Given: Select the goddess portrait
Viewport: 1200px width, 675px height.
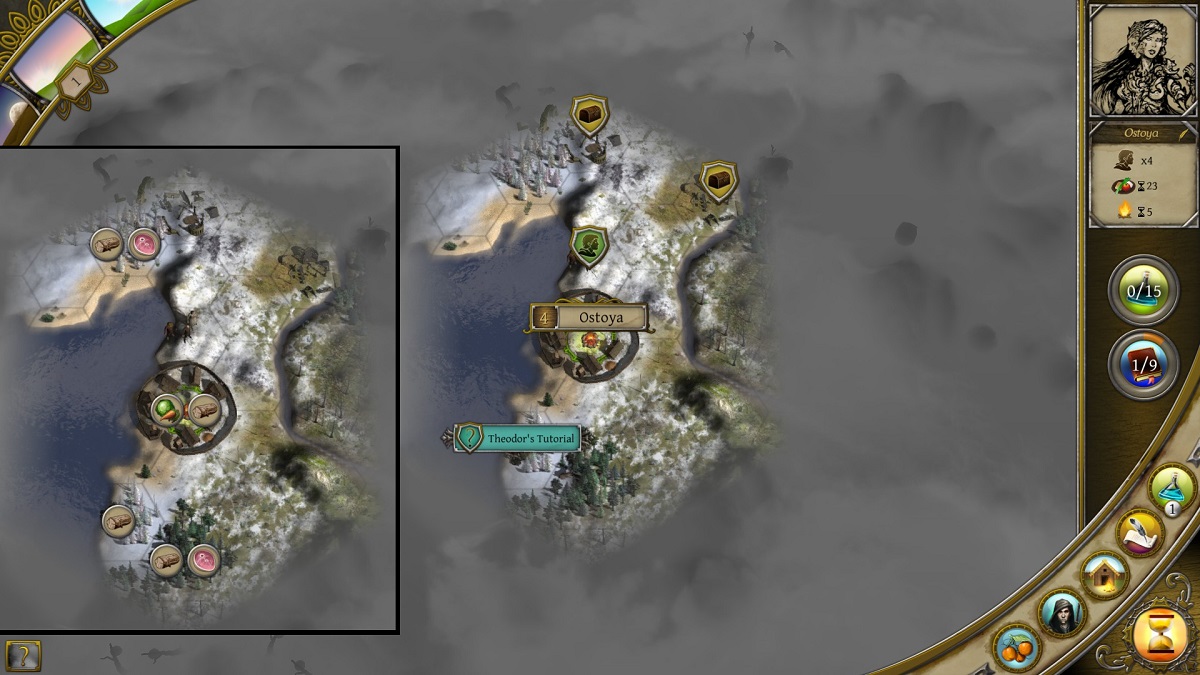Looking at the screenshot, I should 1143,61.
